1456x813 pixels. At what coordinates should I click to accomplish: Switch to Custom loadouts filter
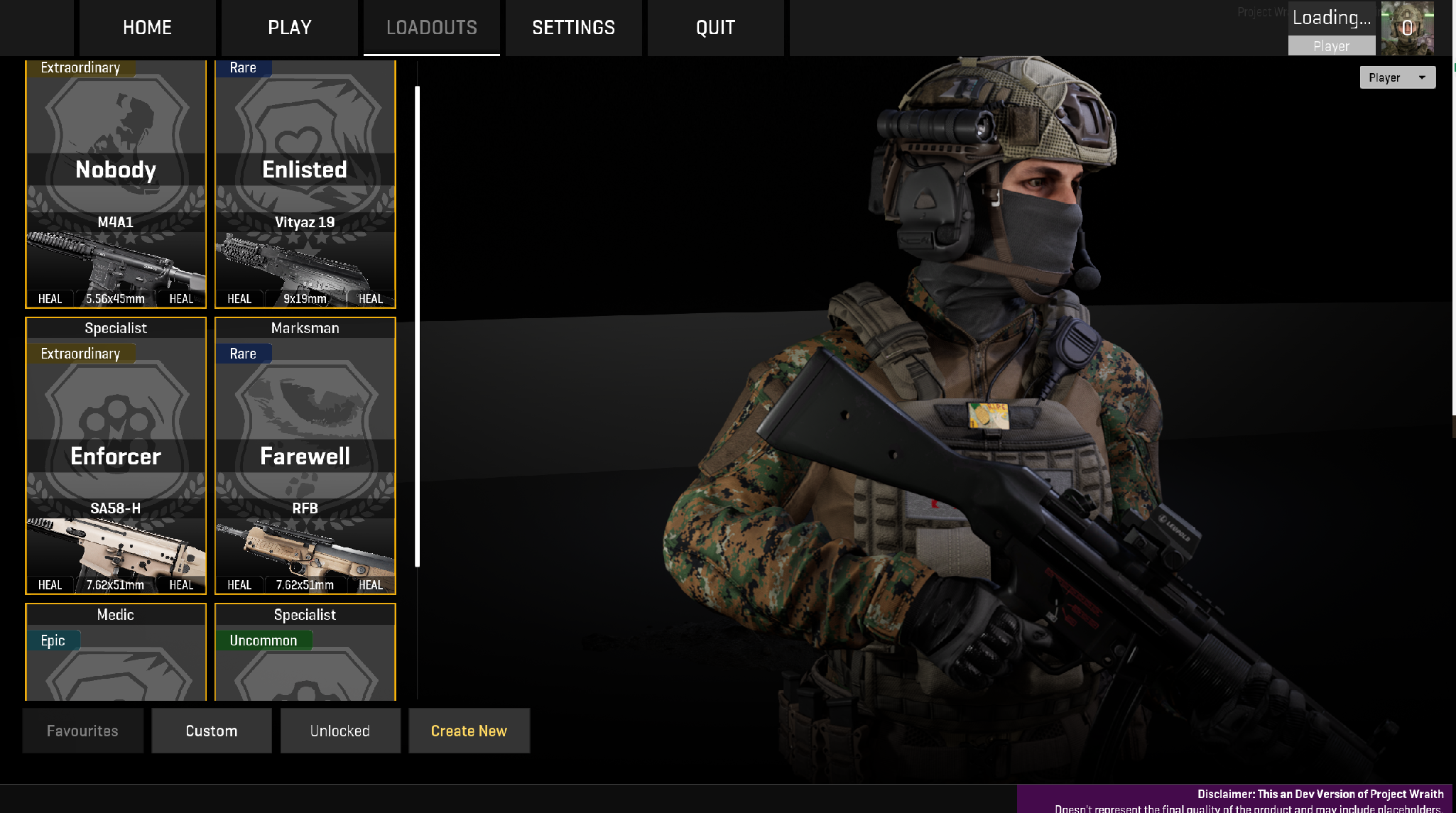212,731
